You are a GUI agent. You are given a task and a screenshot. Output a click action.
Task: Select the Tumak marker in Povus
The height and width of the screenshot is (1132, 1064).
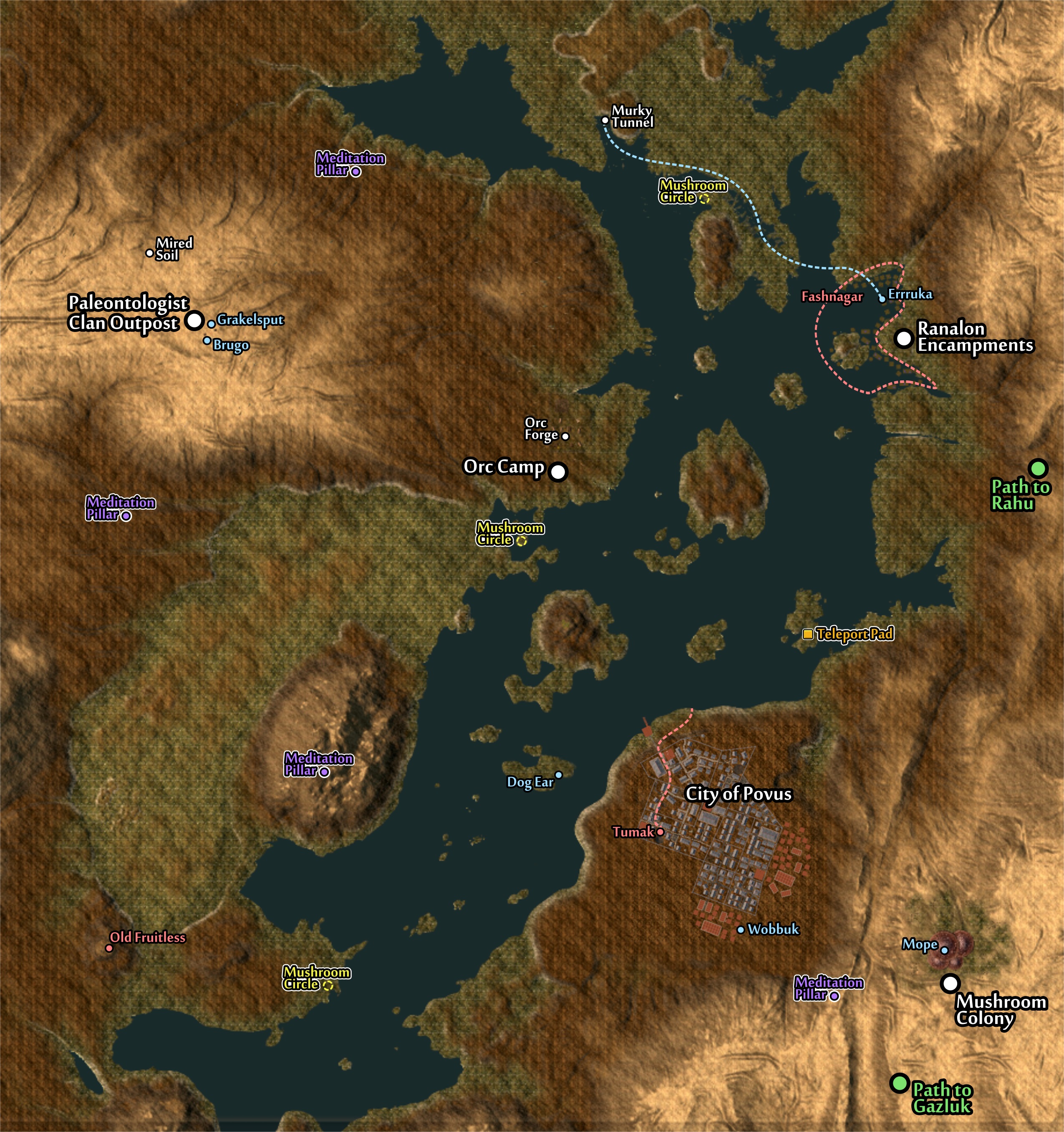660,832
